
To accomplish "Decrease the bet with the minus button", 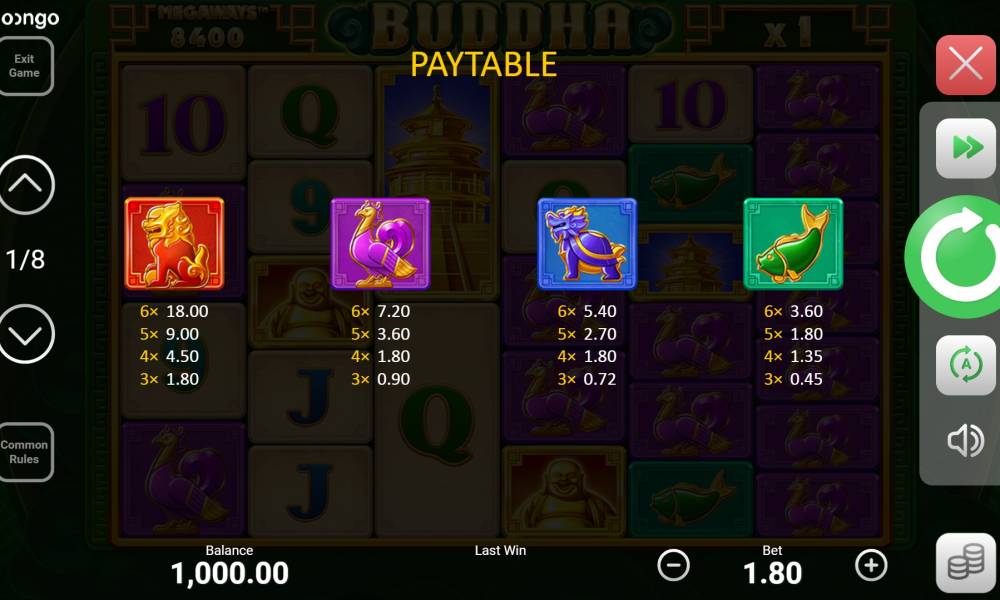I will click(673, 565).
